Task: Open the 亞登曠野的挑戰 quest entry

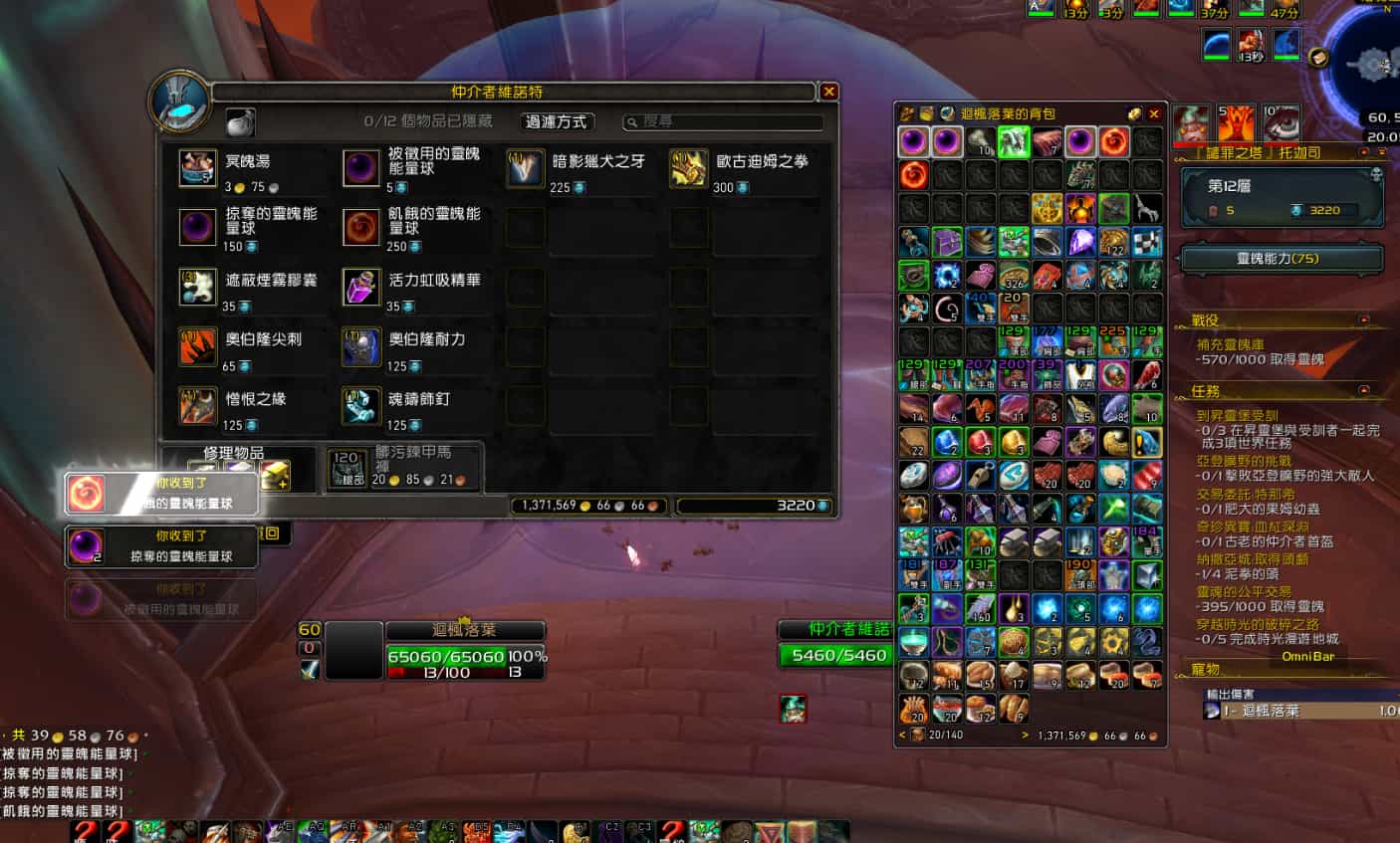Action: (x=1244, y=462)
